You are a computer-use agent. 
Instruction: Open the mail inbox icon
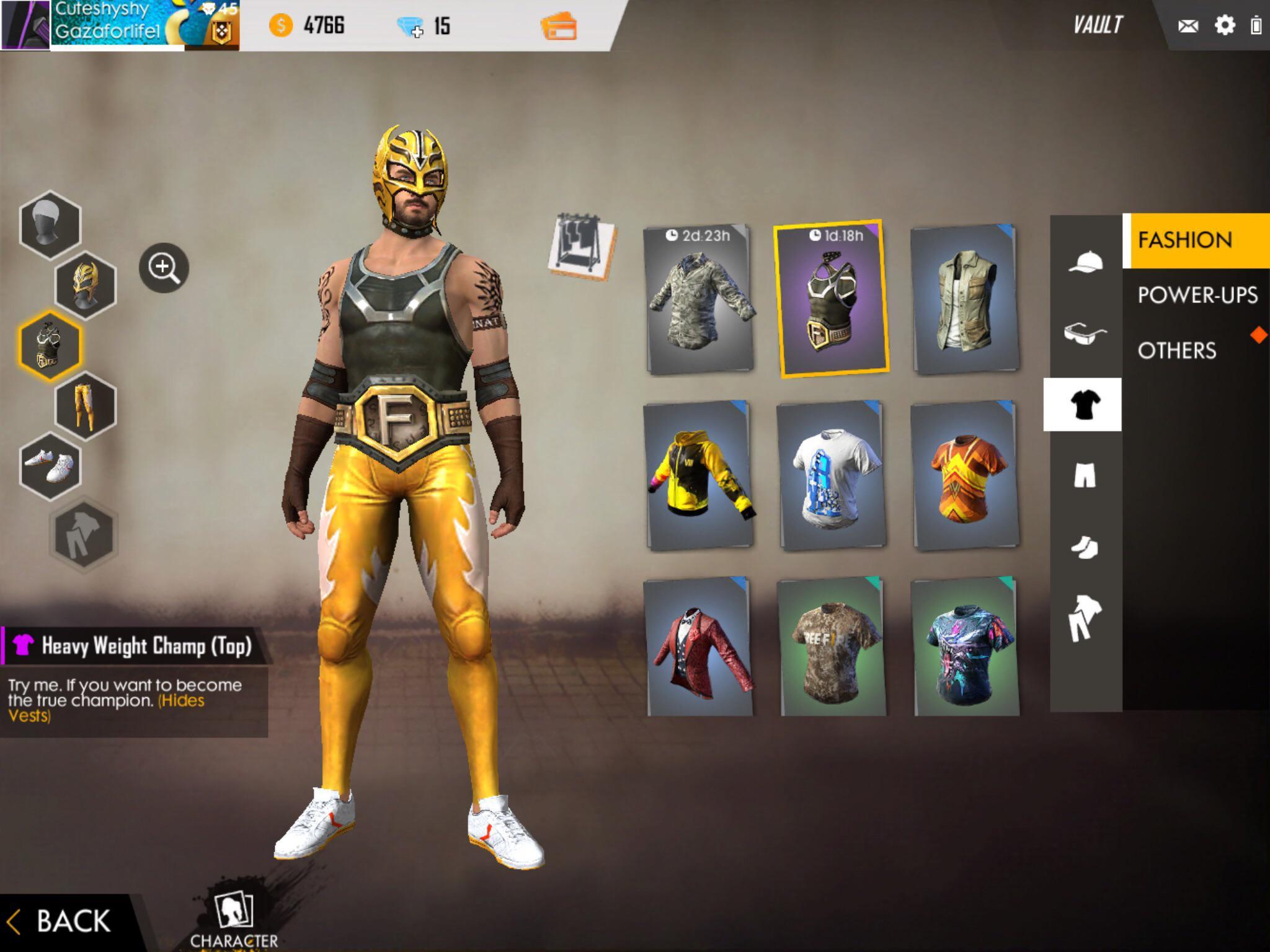click(x=1188, y=25)
